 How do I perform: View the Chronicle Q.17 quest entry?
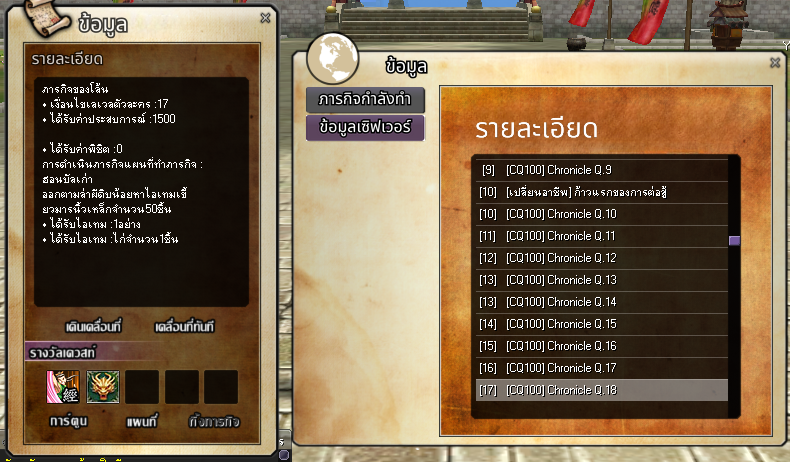point(600,368)
